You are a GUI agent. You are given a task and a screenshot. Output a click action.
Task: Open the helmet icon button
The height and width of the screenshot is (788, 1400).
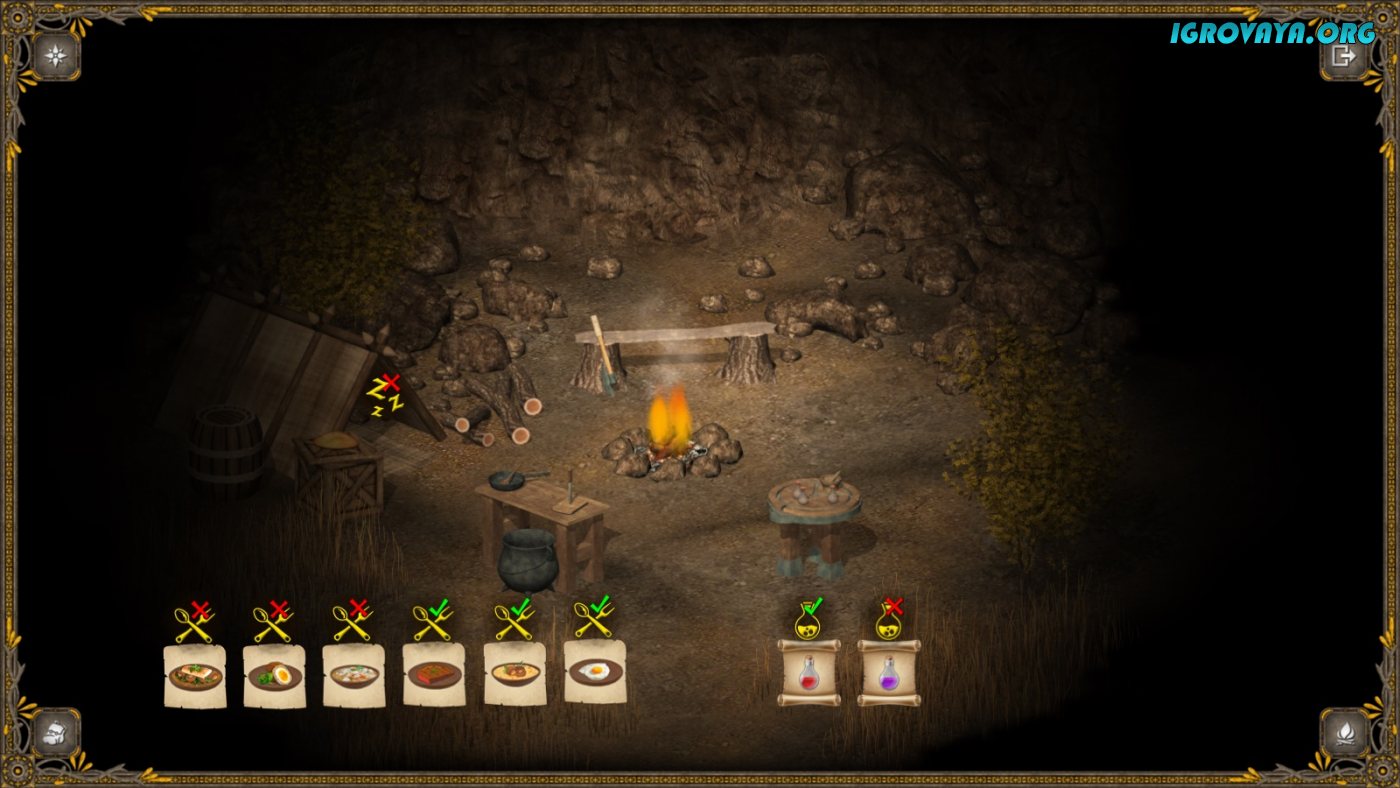(x=56, y=731)
